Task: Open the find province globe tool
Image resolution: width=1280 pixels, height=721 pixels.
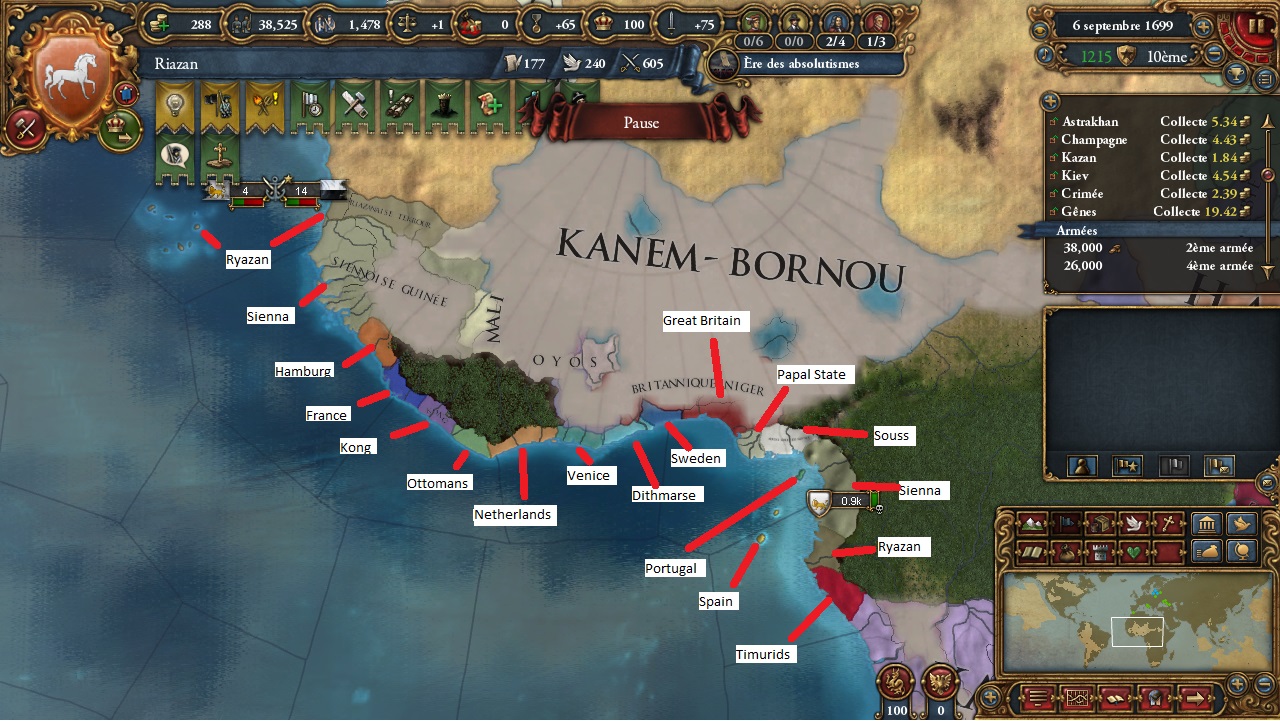Action: pos(1243,551)
